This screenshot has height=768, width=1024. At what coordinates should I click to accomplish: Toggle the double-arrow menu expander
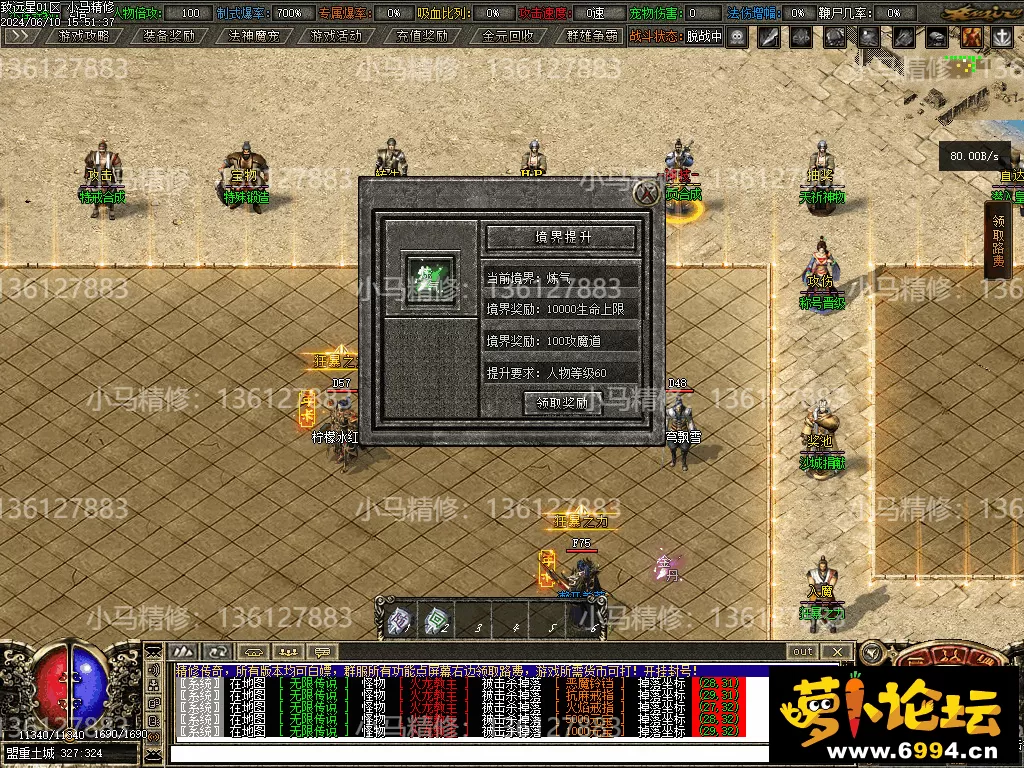click(21, 36)
